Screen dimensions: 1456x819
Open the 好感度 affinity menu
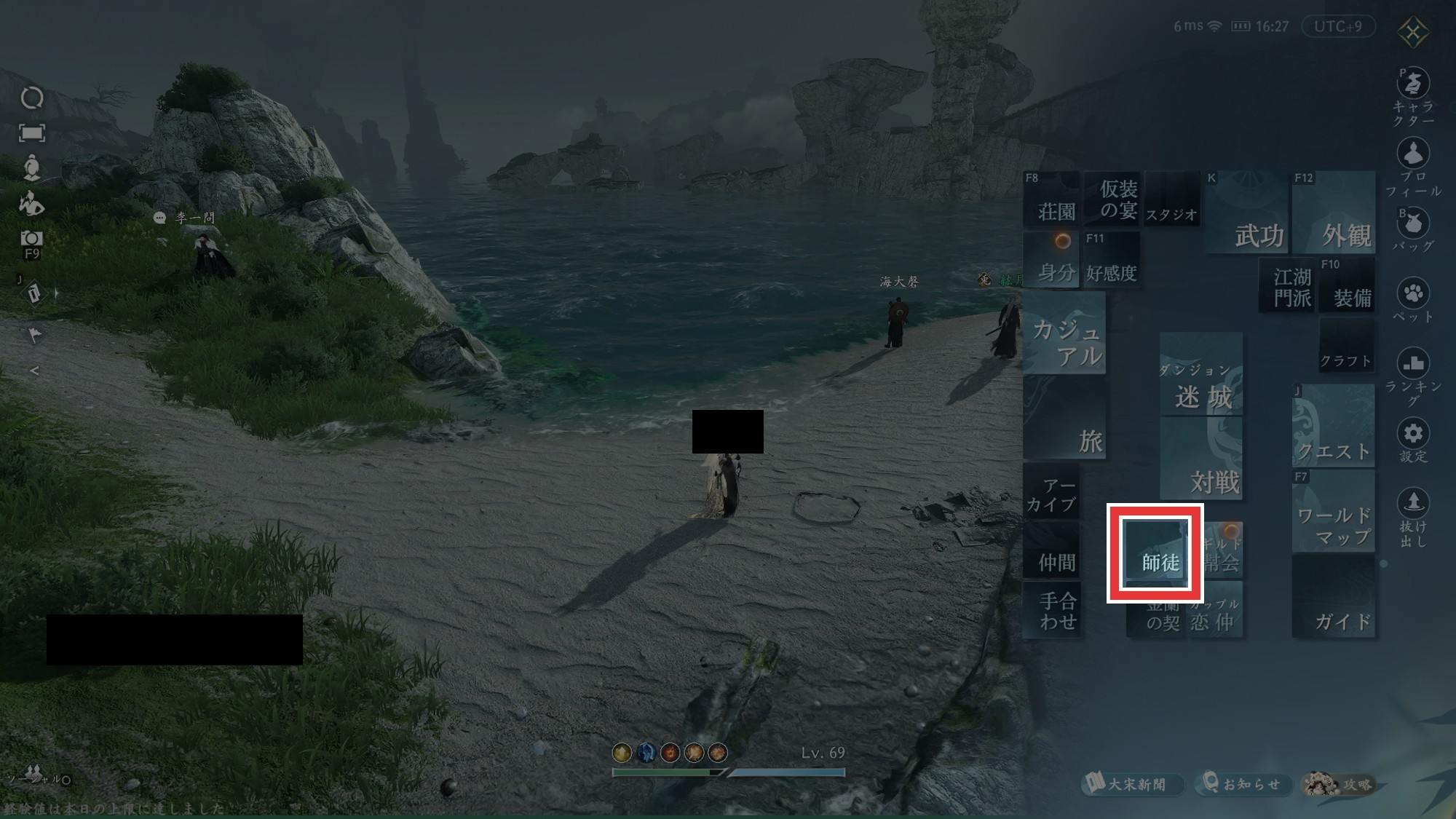pyautogui.click(x=1112, y=260)
